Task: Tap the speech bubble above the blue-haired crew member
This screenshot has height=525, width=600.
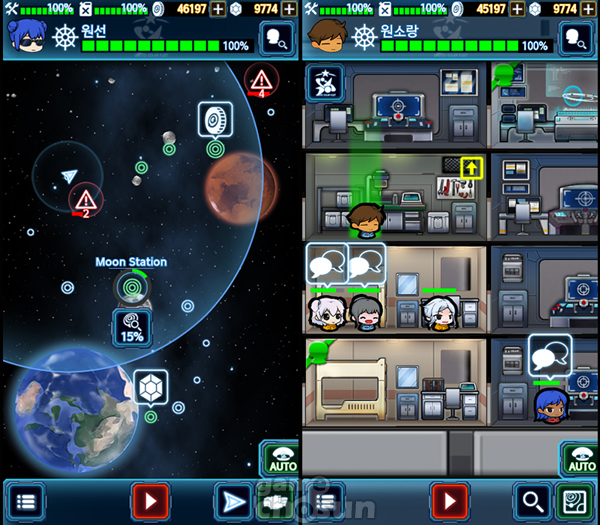Action: tap(551, 355)
